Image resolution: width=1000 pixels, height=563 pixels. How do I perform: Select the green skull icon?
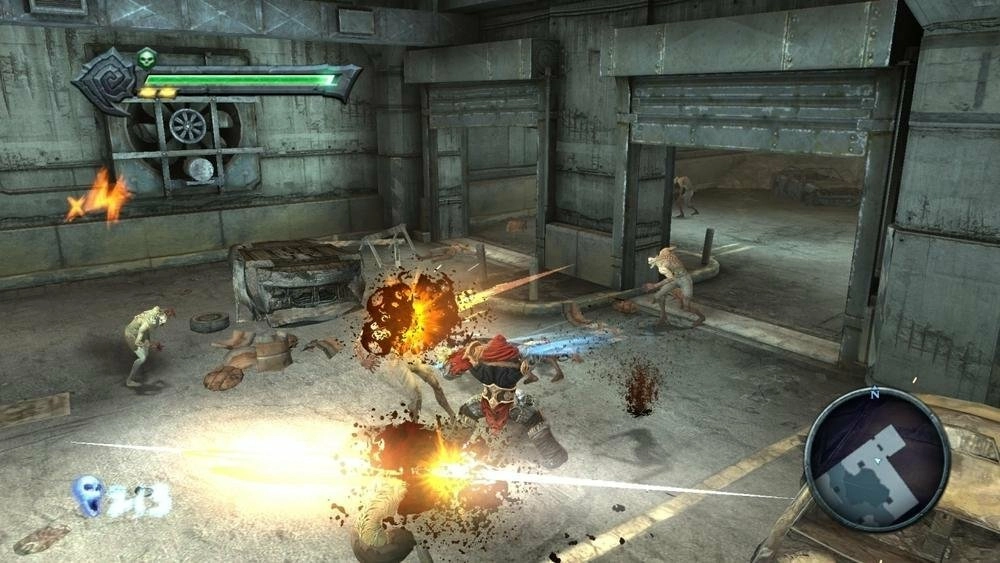point(146,56)
